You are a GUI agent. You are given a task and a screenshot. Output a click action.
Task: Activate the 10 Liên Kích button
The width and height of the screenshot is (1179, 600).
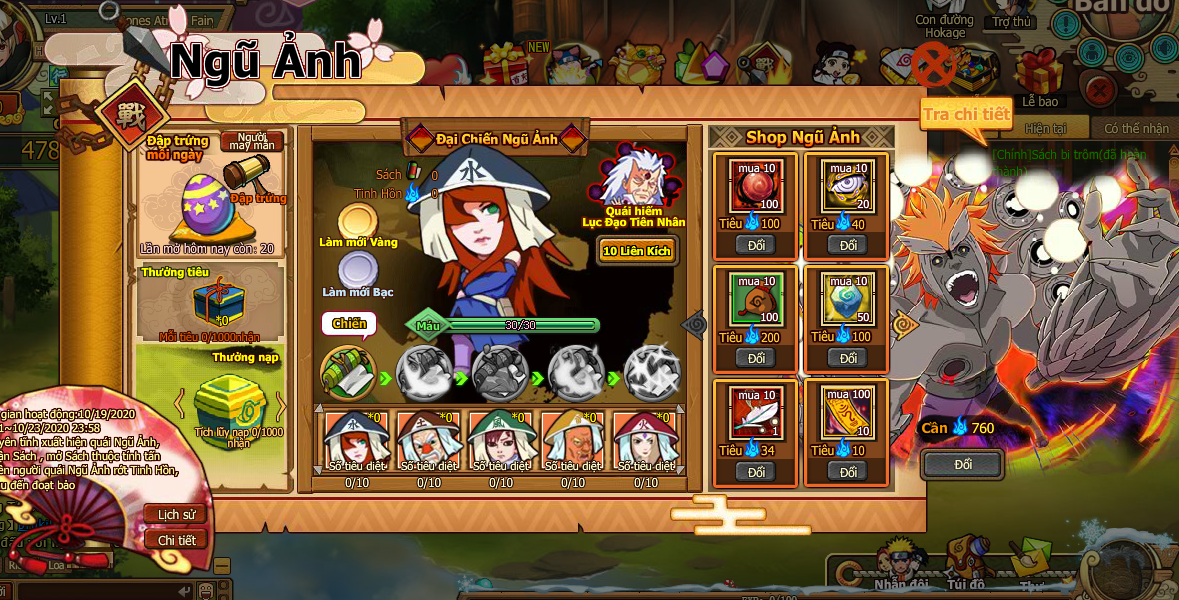pos(637,251)
